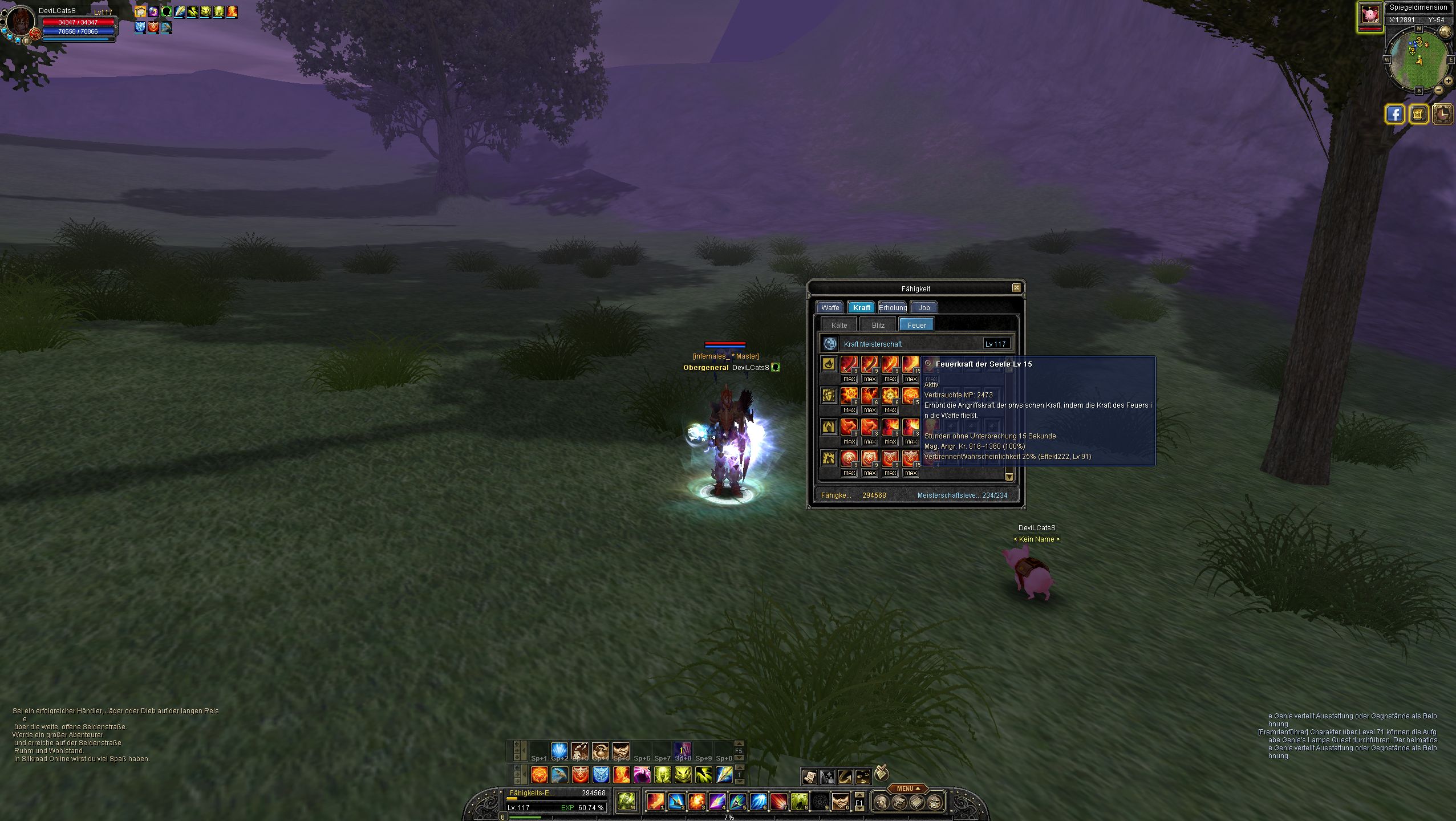Open the Facebook button

tap(1394, 115)
